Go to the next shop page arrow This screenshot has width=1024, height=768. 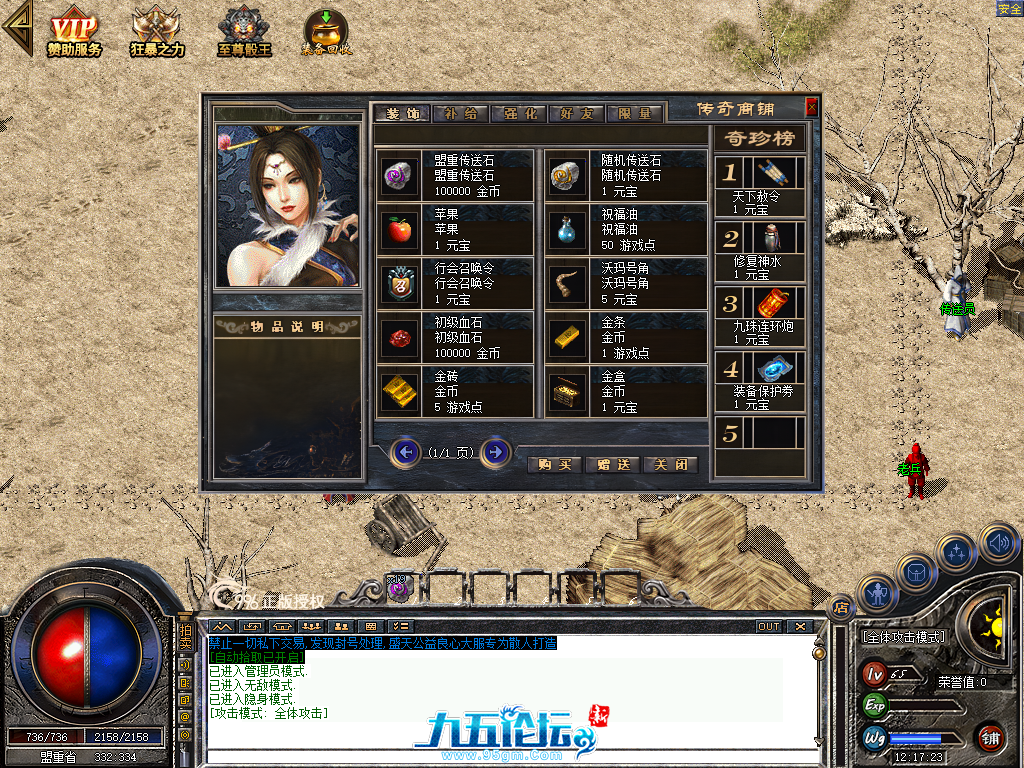496,453
